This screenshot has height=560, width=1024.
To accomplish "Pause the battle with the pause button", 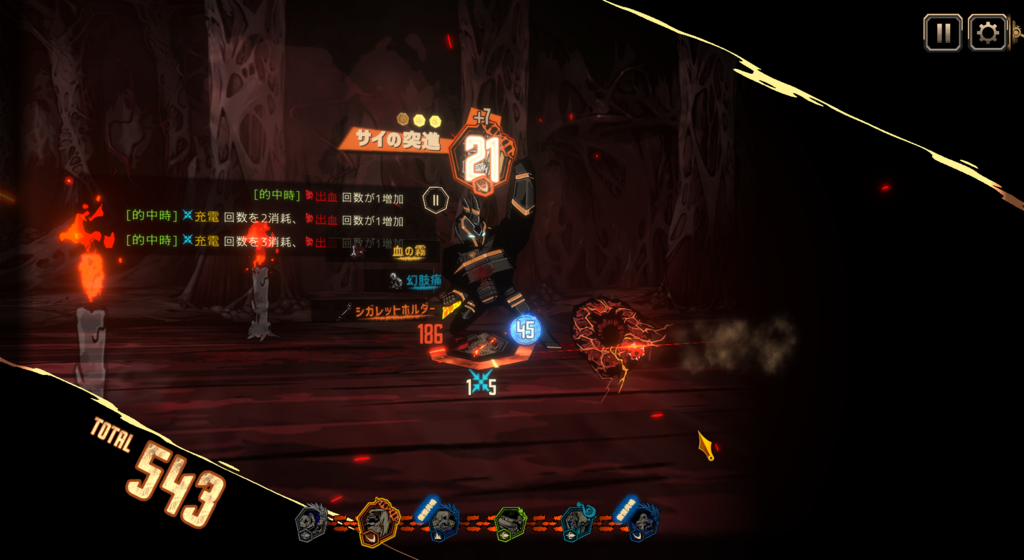I will (943, 33).
